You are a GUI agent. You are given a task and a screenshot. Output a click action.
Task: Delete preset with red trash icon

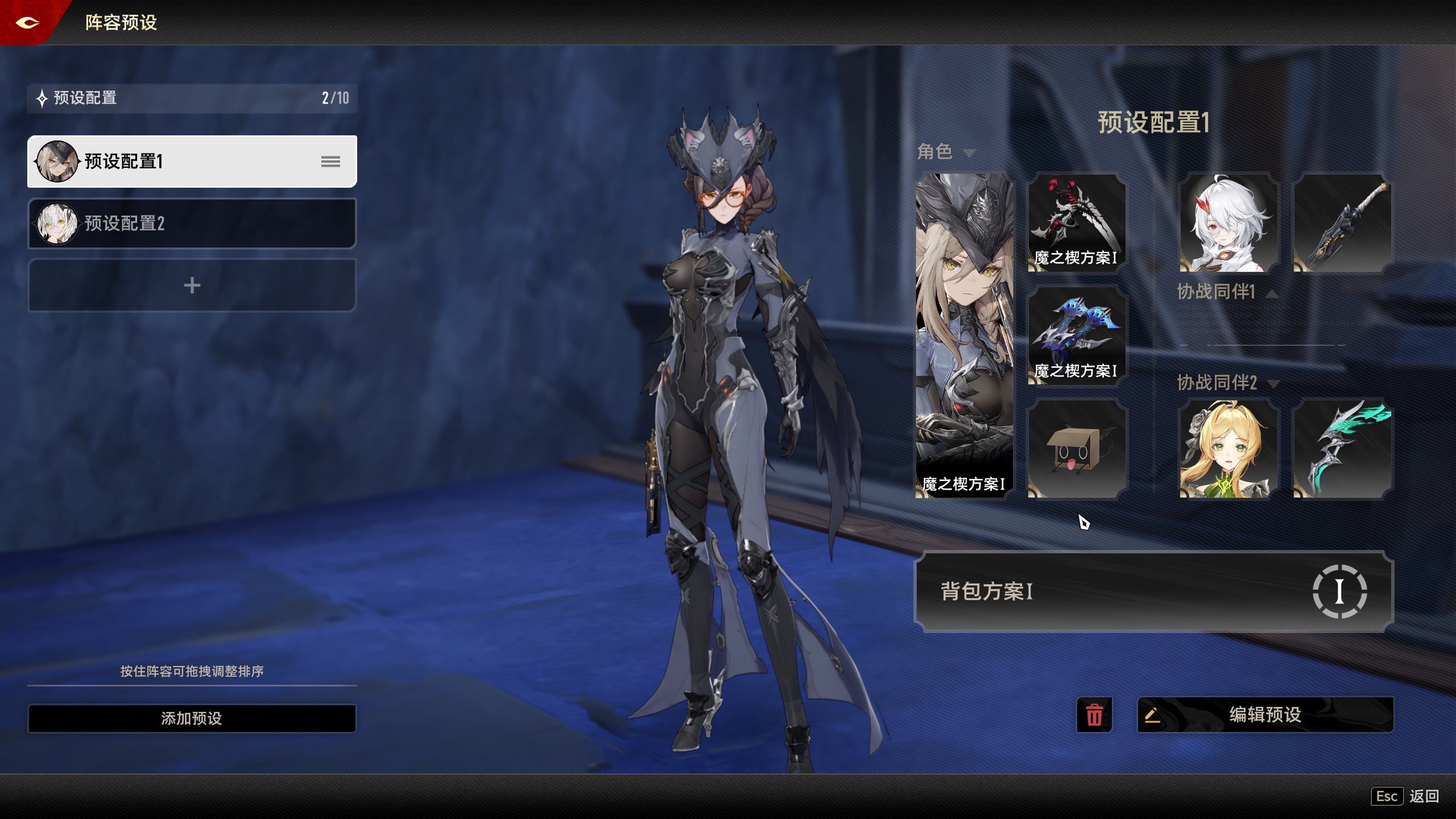pyautogui.click(x=1094, y=715)
